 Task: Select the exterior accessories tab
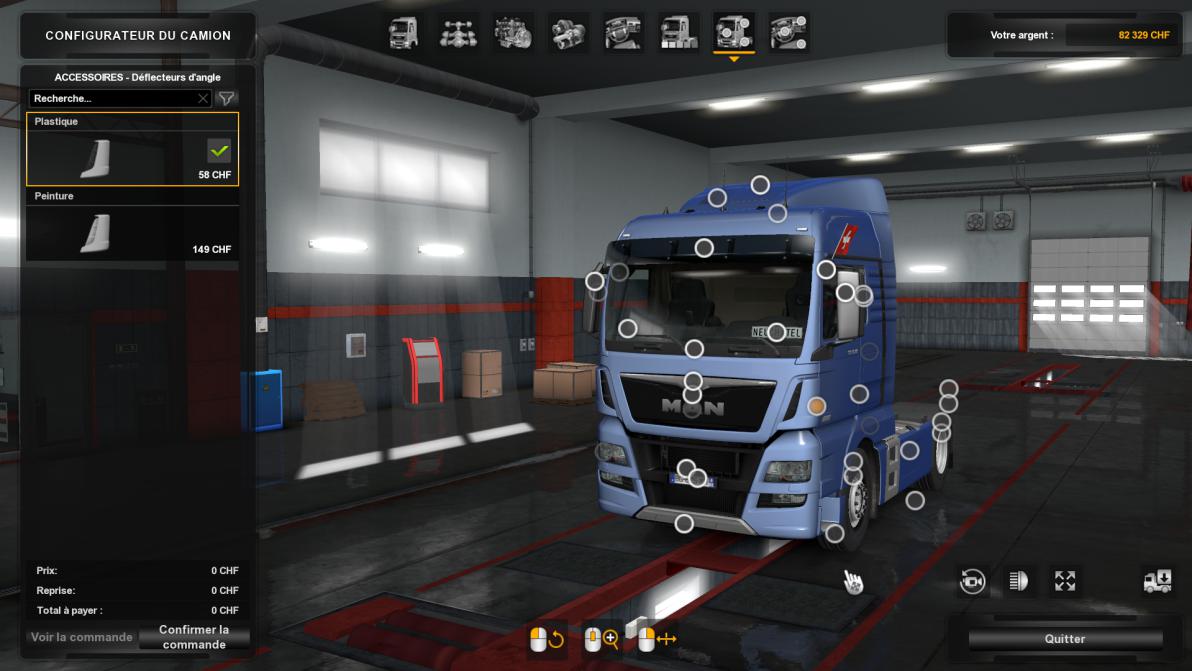pyautogui.click(x=734, y=33)
